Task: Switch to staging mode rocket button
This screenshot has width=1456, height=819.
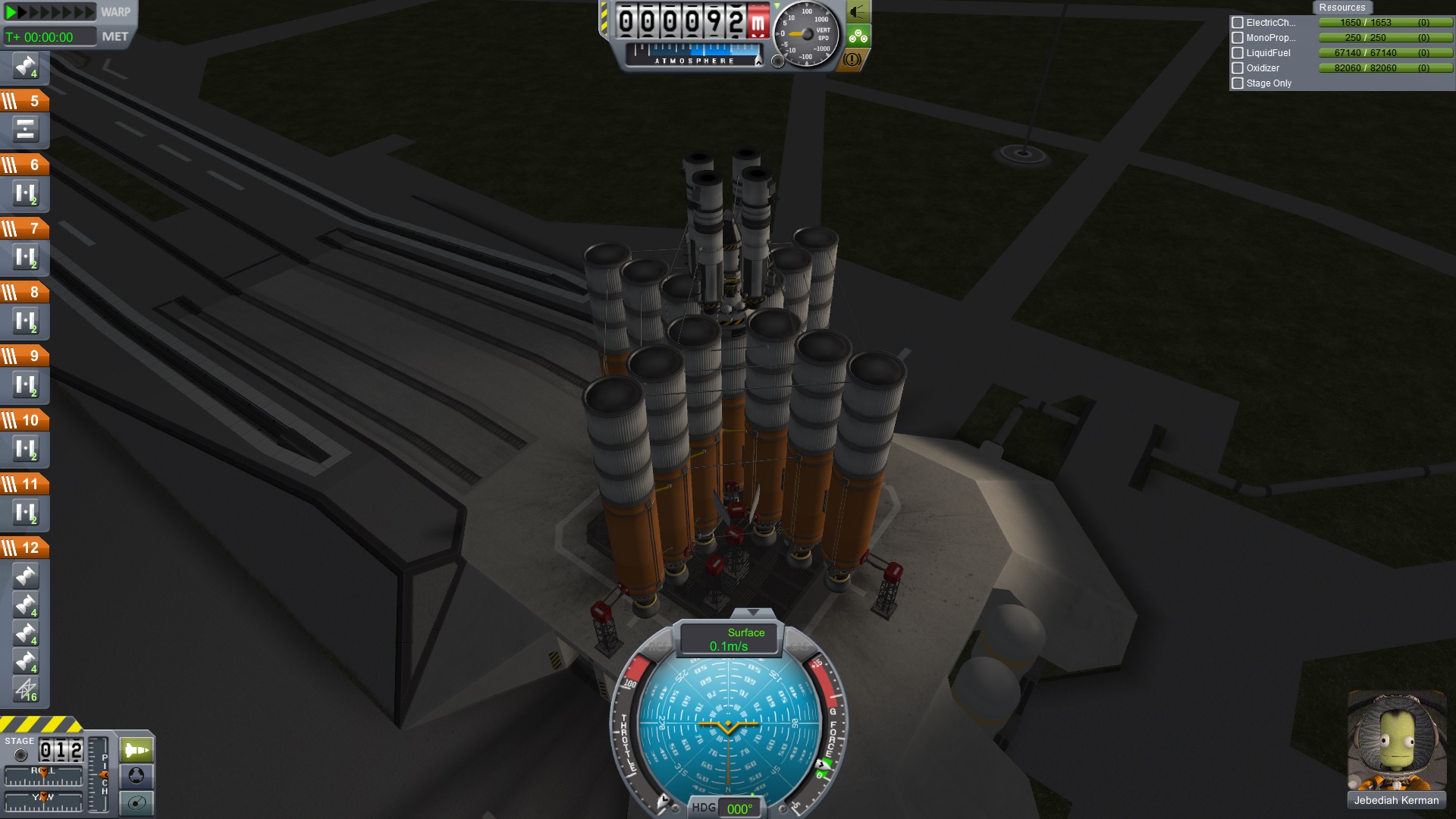Action: (x=136, y=751)
